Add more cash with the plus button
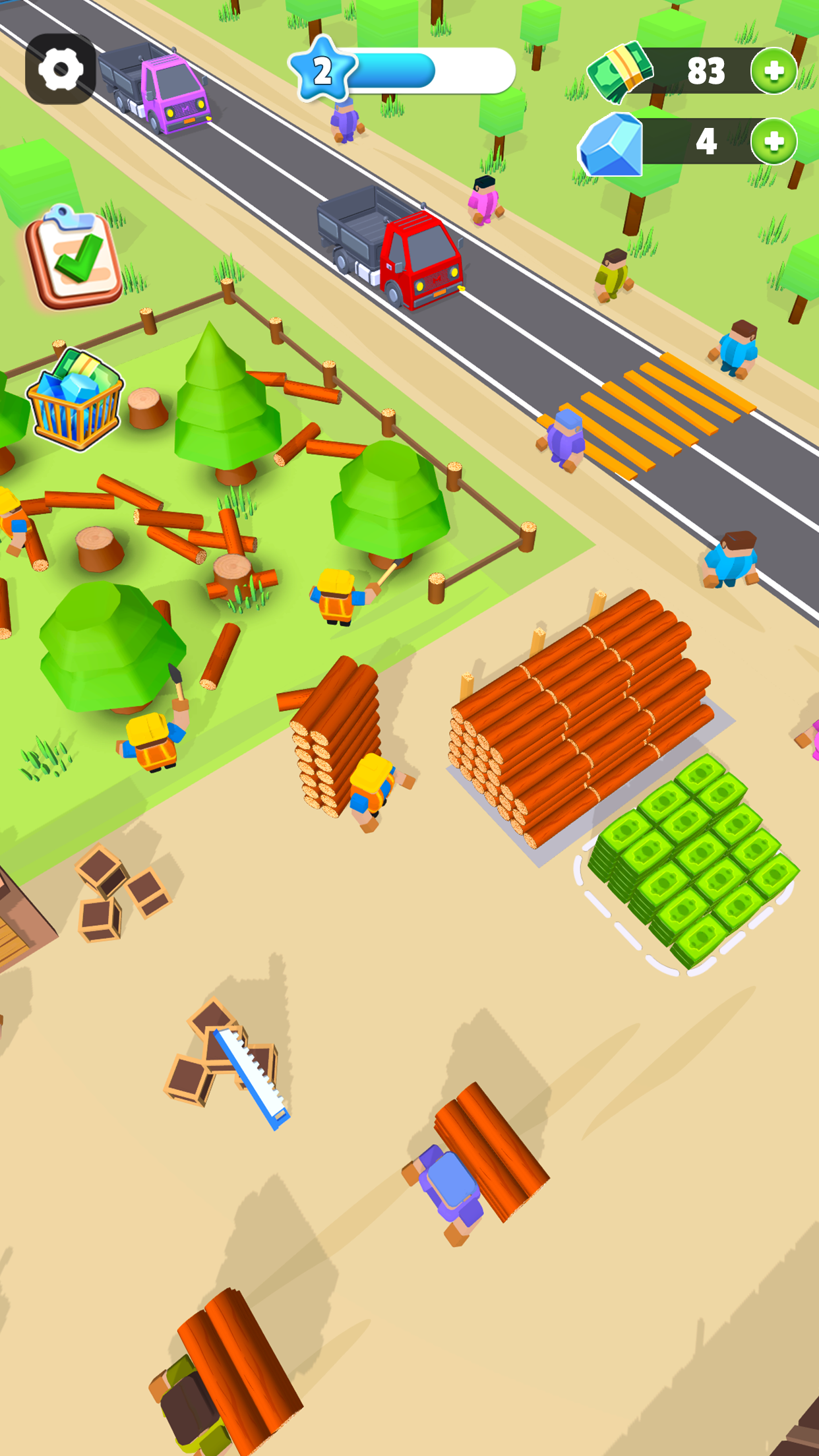The height and width of the screenshot is (1456, 819). tap(773, 71)
